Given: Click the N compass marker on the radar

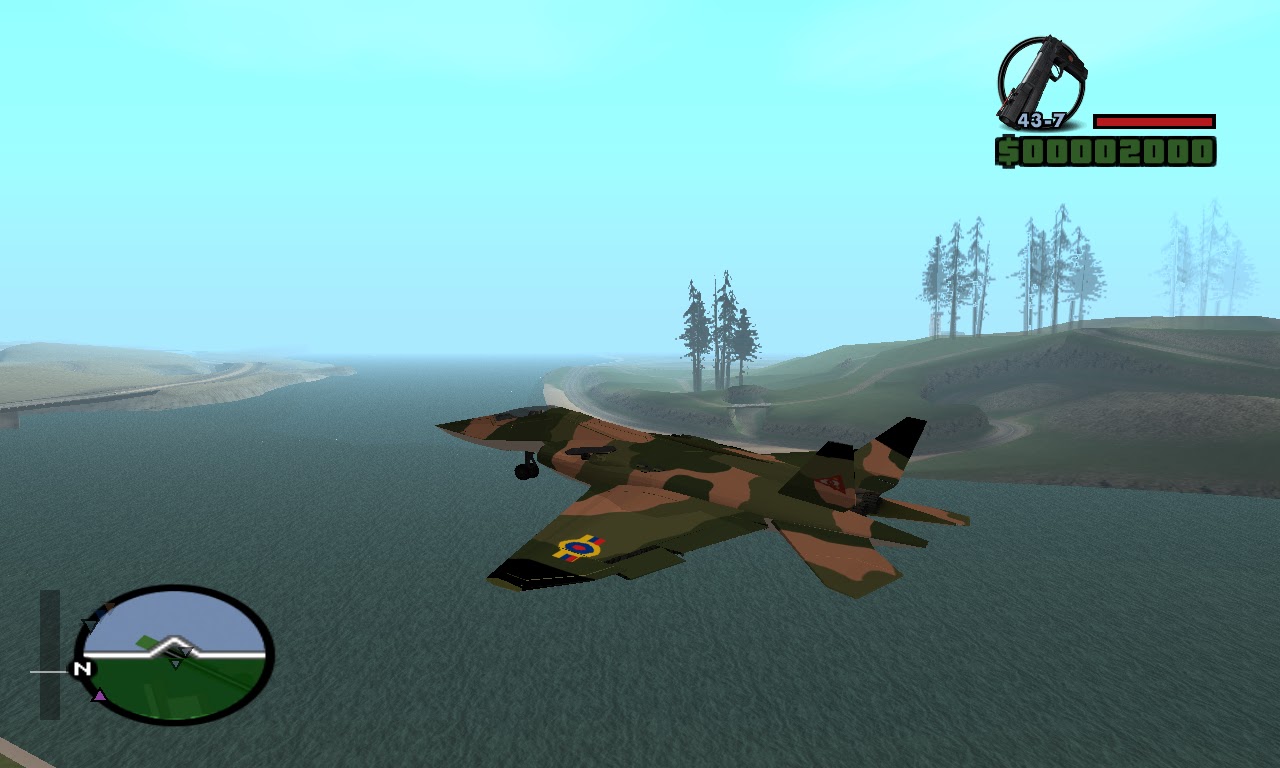Looking at the screenshot, I should tap(83, 670).
